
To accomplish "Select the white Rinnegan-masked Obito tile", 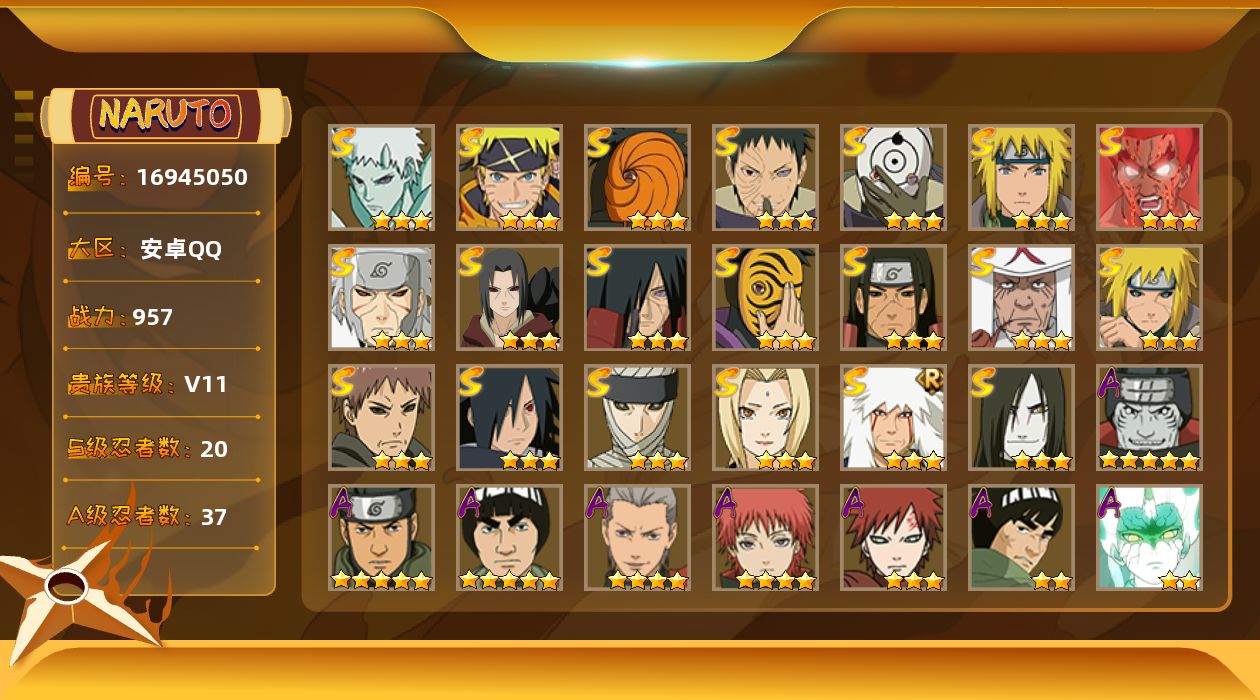I will coord(893,177).
